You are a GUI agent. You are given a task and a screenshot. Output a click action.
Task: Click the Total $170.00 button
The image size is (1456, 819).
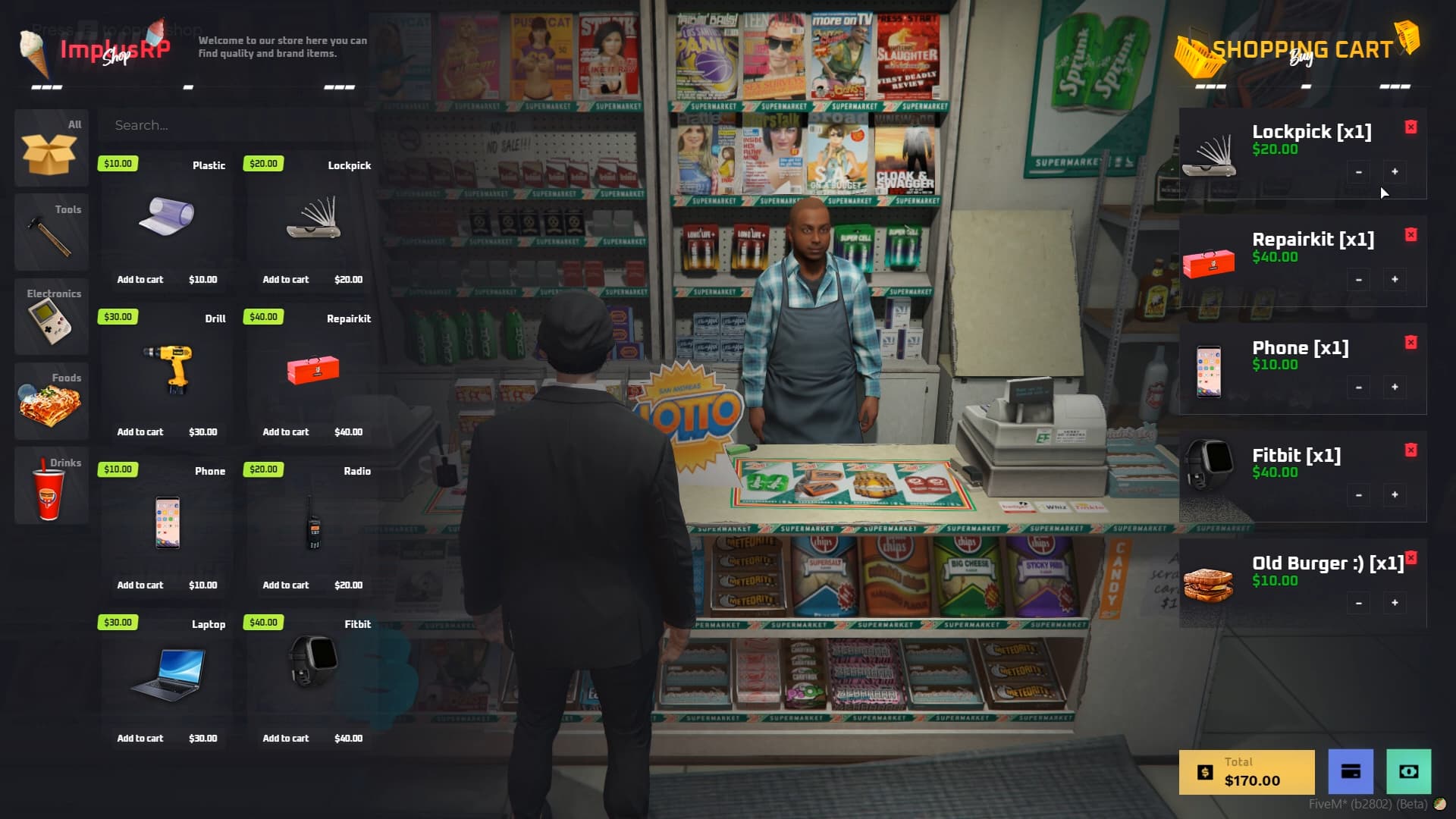coord(1246,771)
